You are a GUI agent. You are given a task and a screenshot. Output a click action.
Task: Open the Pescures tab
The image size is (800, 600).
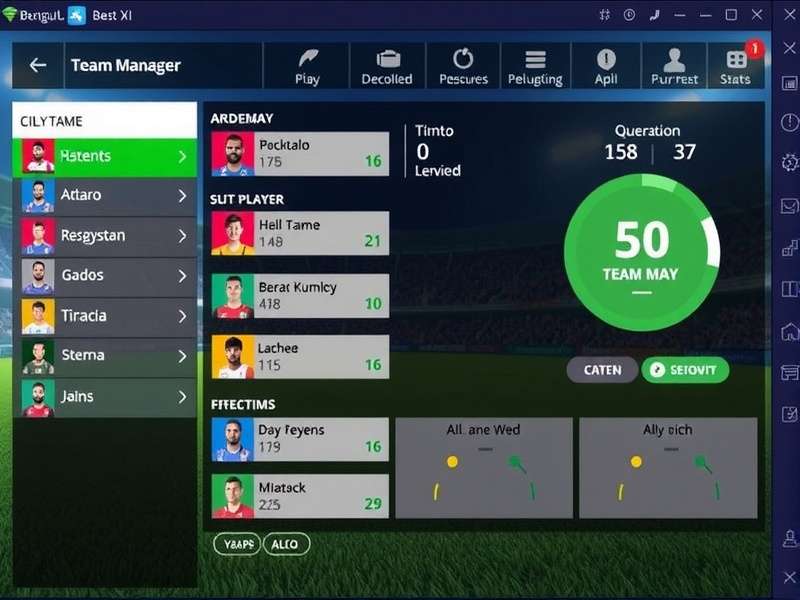pos(463,66)
